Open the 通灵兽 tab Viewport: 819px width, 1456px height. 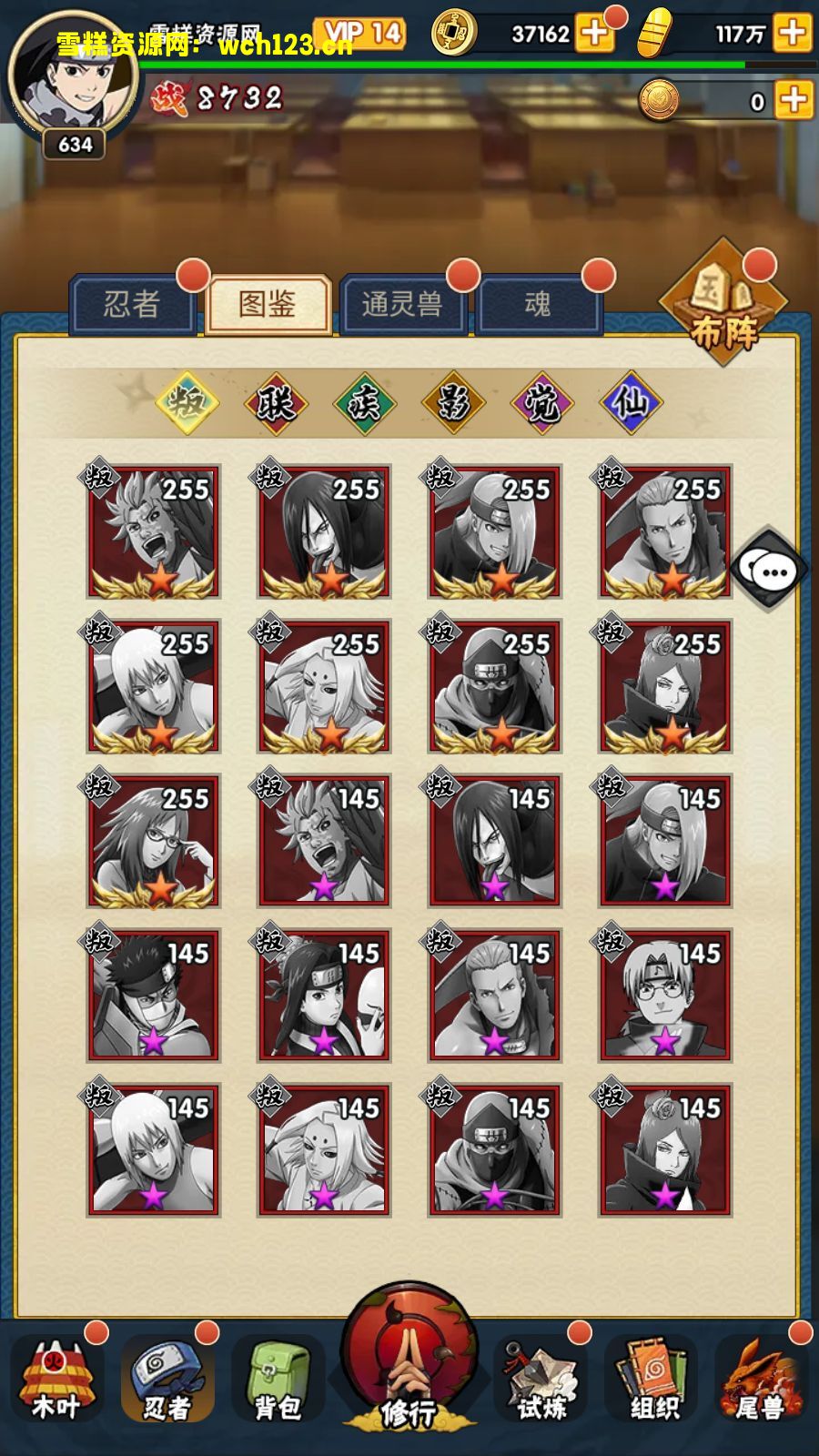[x=402, y=304]
